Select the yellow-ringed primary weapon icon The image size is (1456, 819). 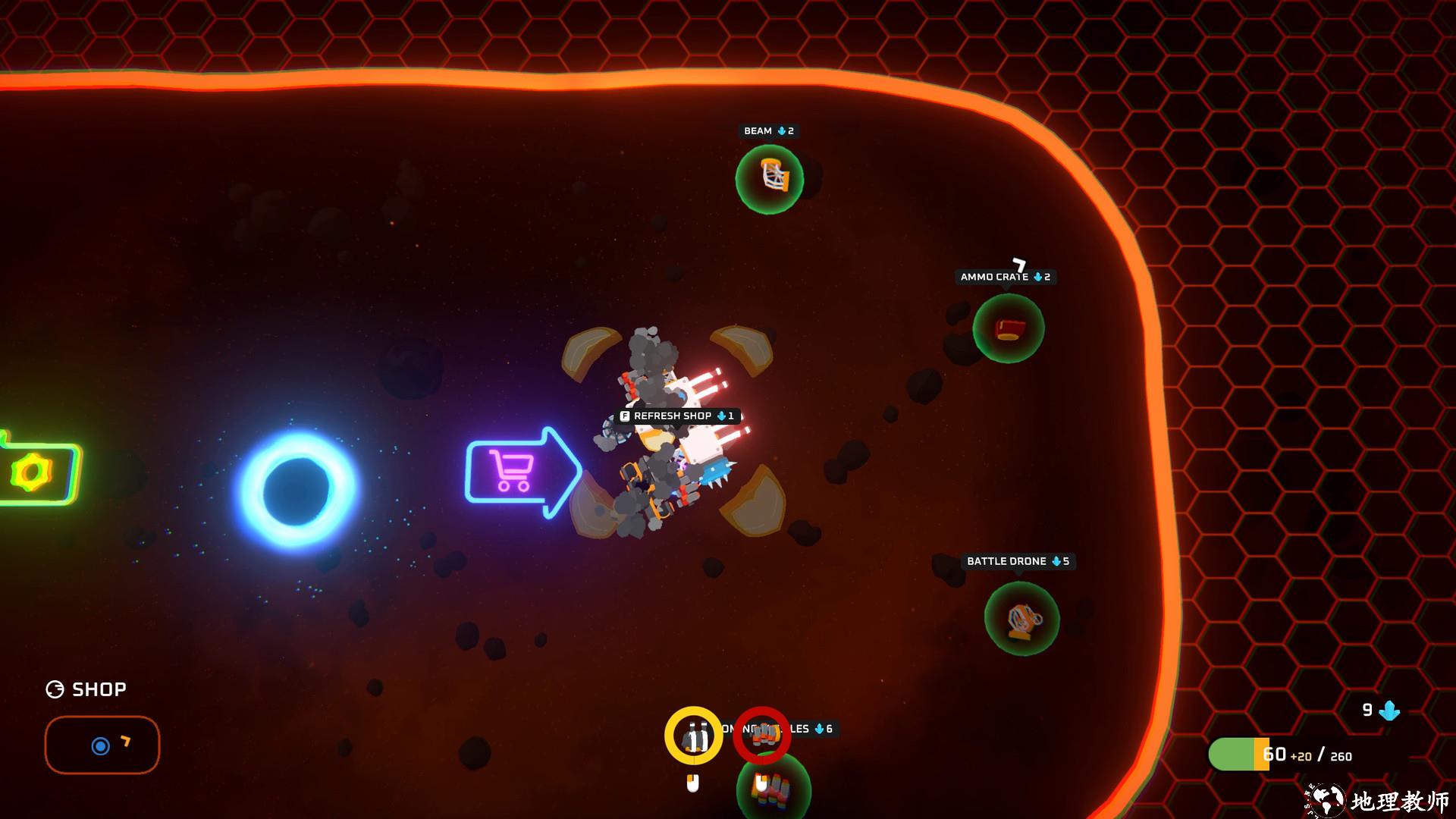pos(693,736)
